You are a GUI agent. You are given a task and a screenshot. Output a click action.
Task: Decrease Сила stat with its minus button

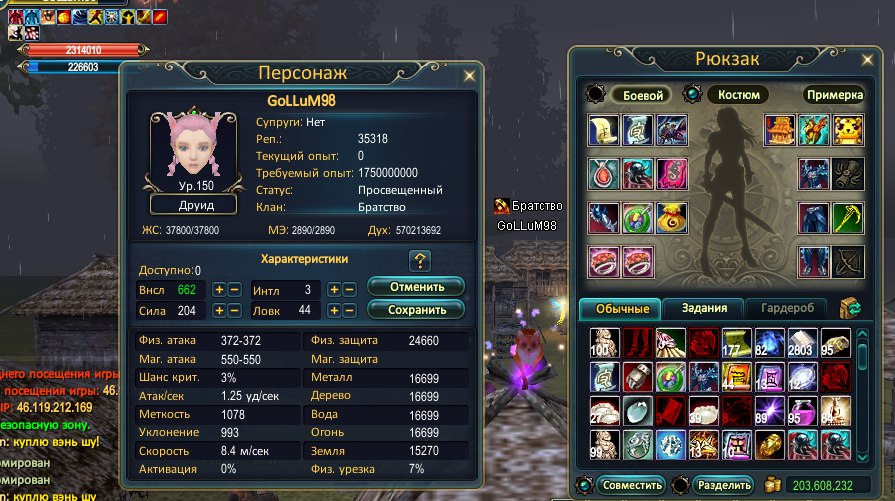click(234, 311)
